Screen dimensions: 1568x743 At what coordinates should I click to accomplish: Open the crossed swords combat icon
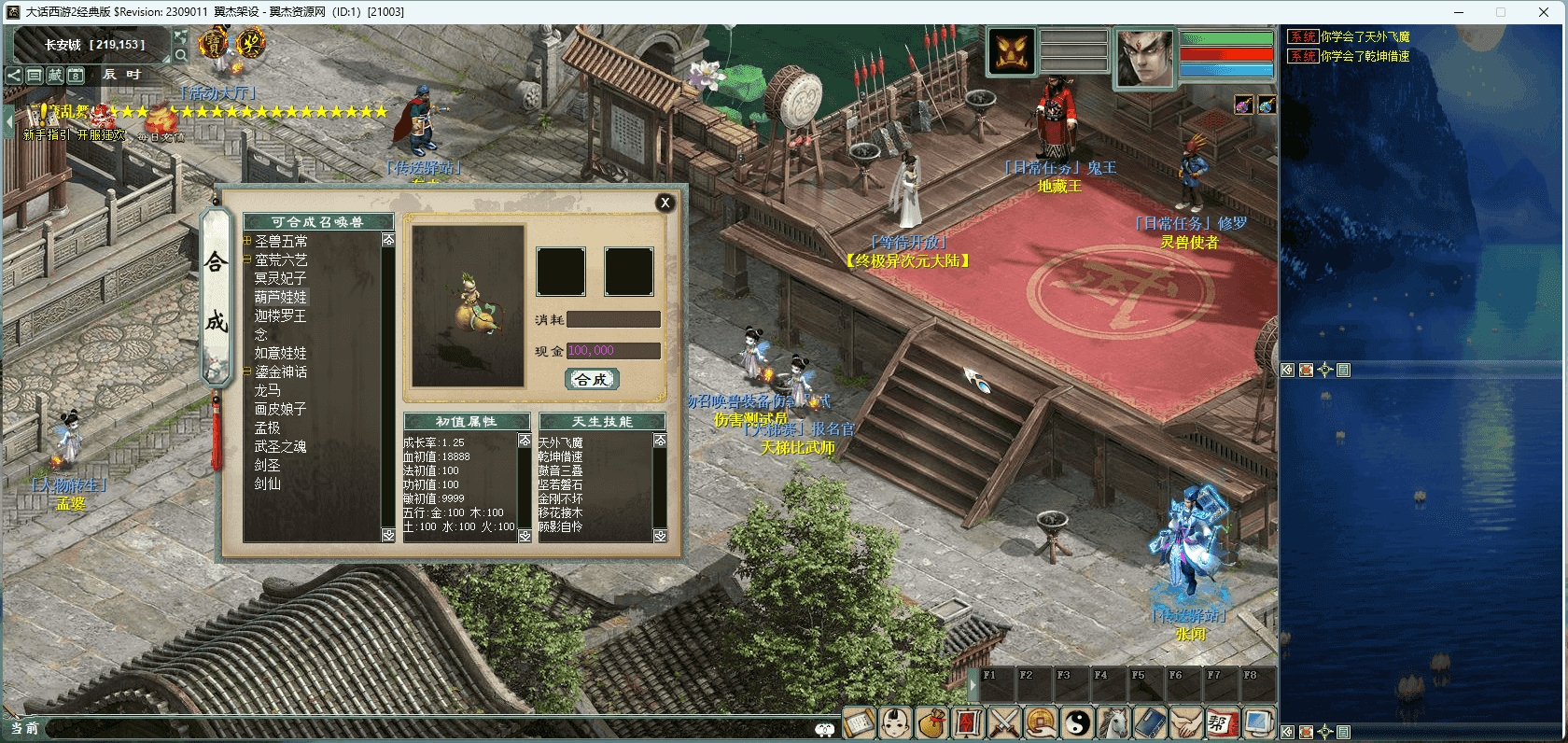point(1003,723)
